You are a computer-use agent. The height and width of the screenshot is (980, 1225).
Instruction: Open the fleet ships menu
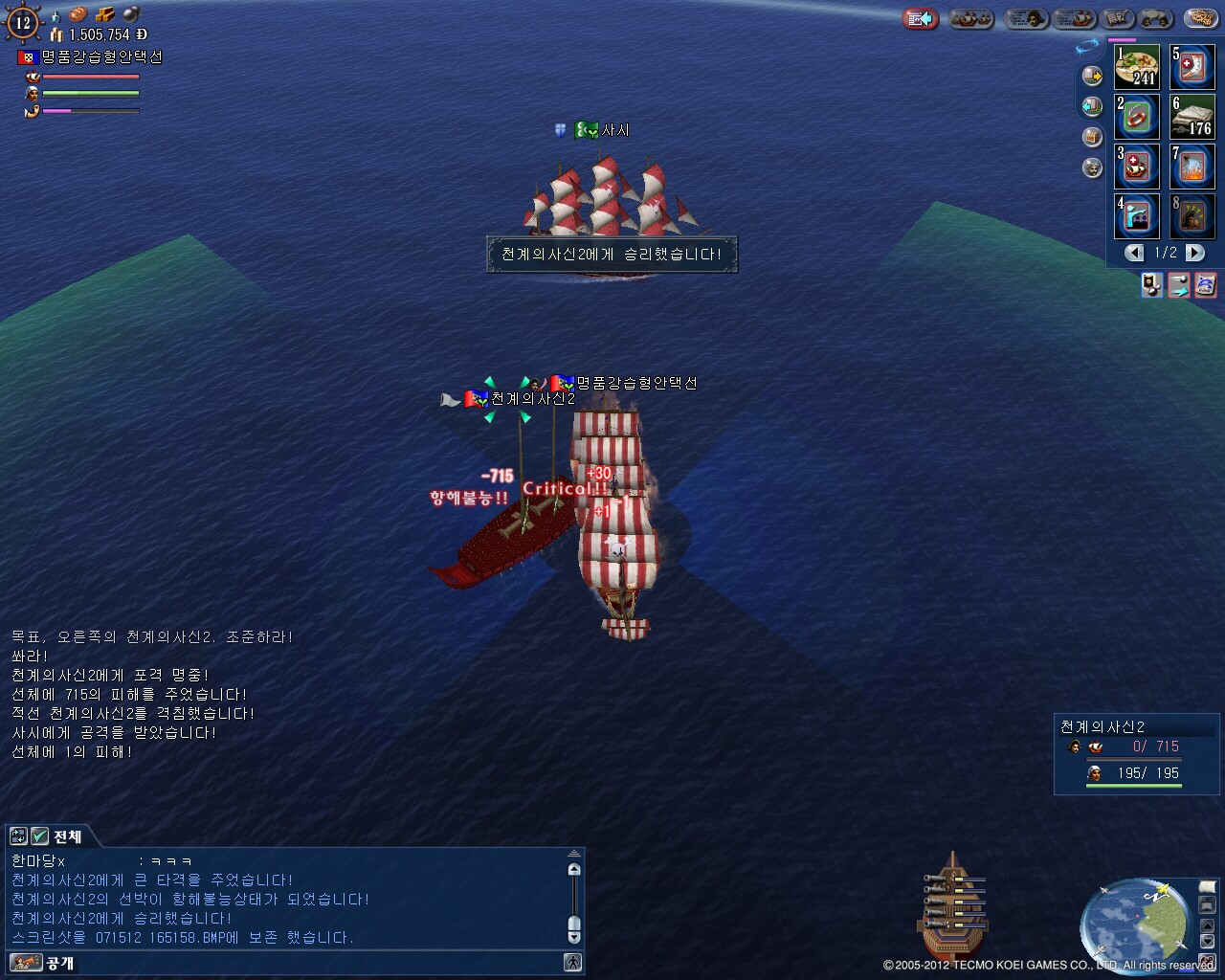click(971, 18)
